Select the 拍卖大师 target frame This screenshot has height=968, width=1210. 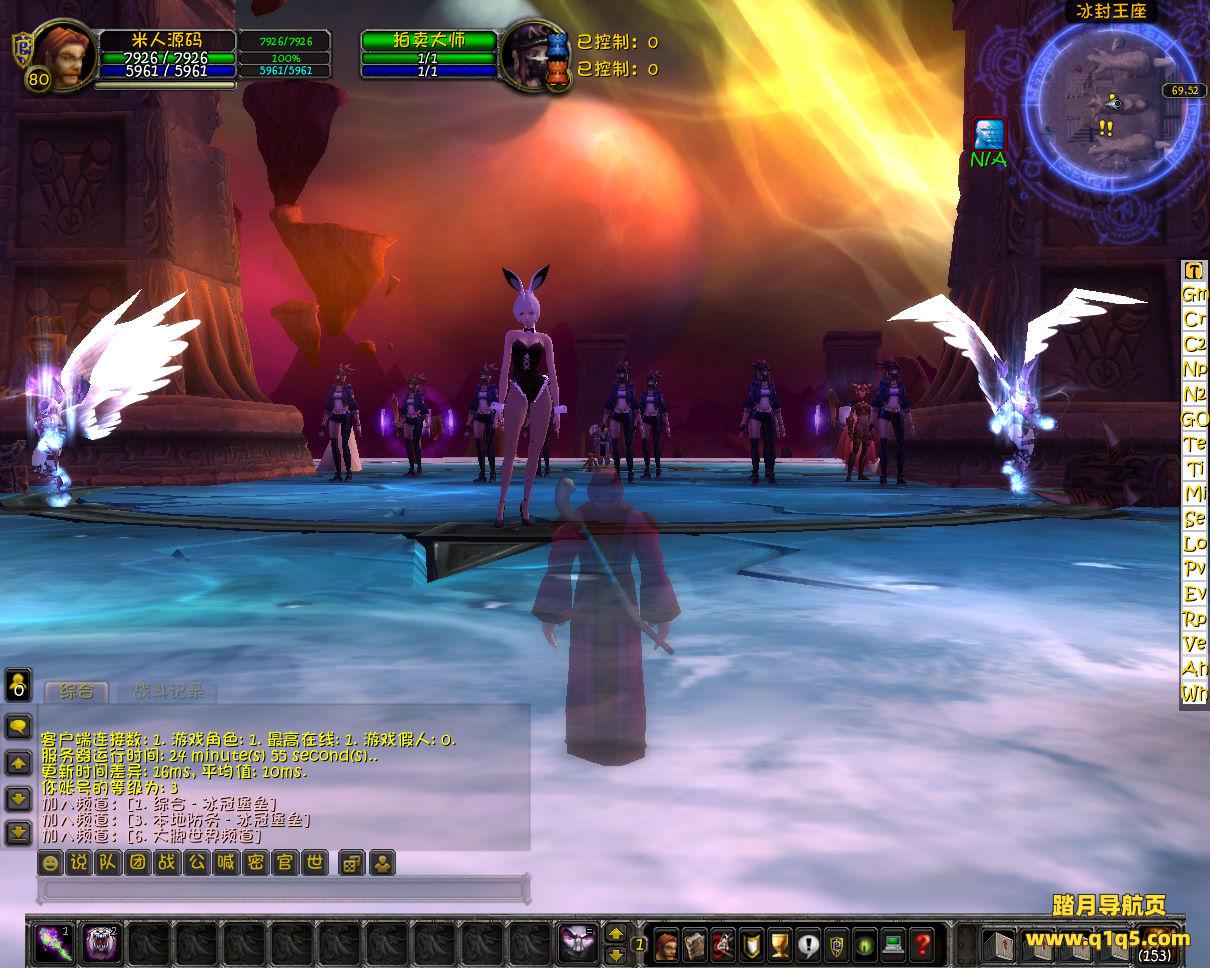click(429, 41)
